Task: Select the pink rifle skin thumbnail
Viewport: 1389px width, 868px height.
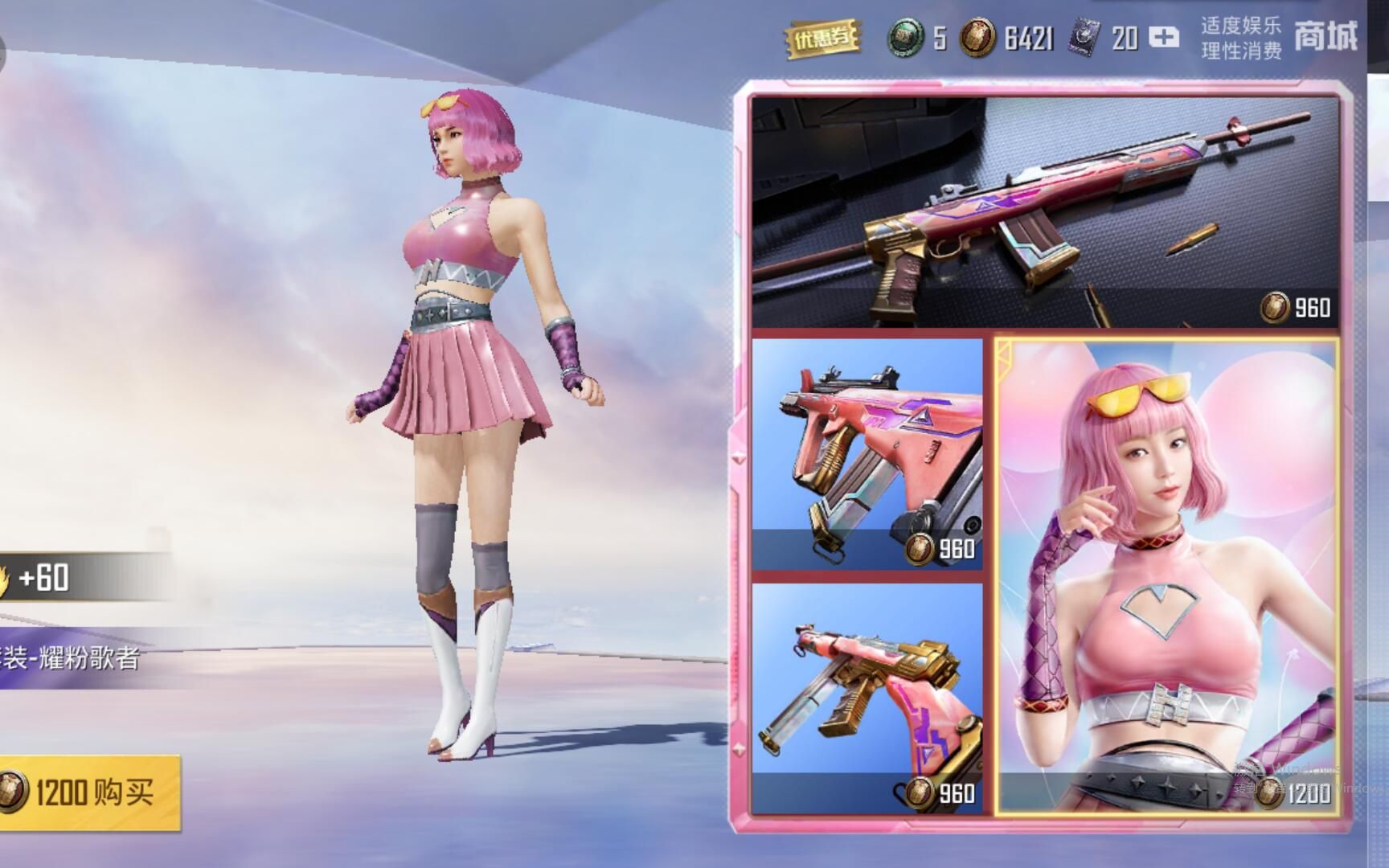Action: (x=1045, y=211)
